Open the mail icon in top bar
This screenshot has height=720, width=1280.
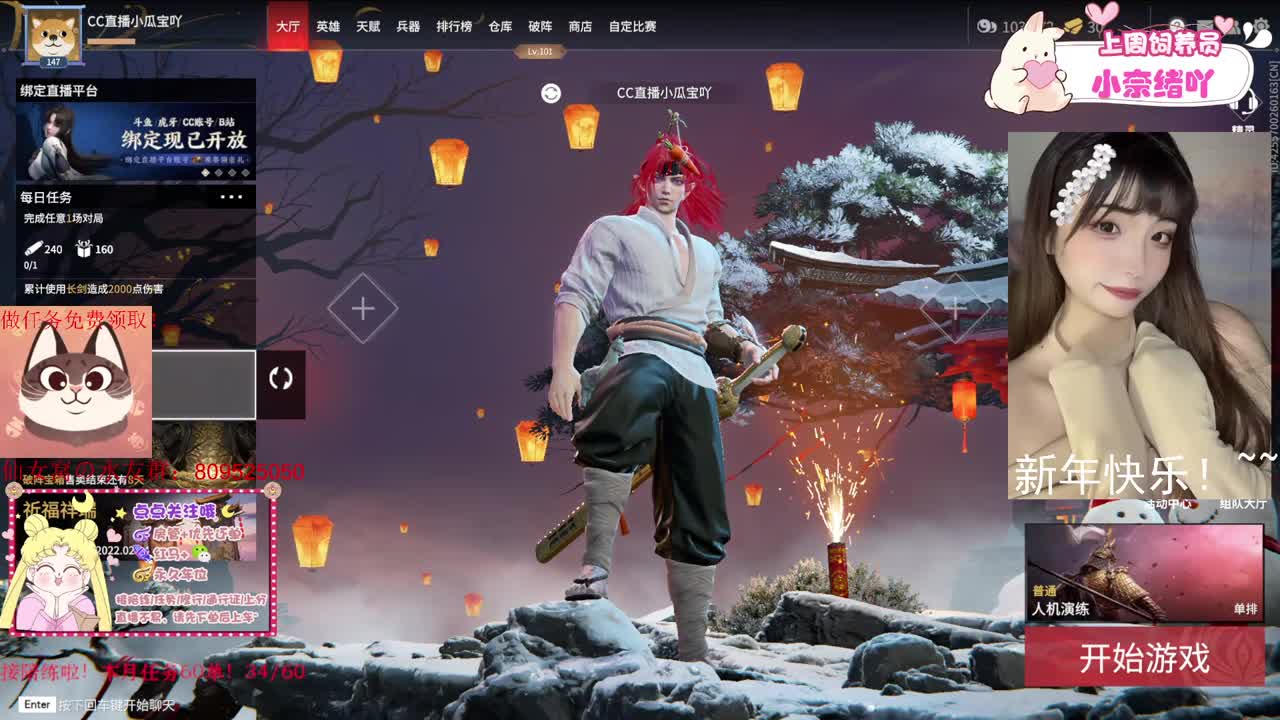click(x=1205, y=25)
